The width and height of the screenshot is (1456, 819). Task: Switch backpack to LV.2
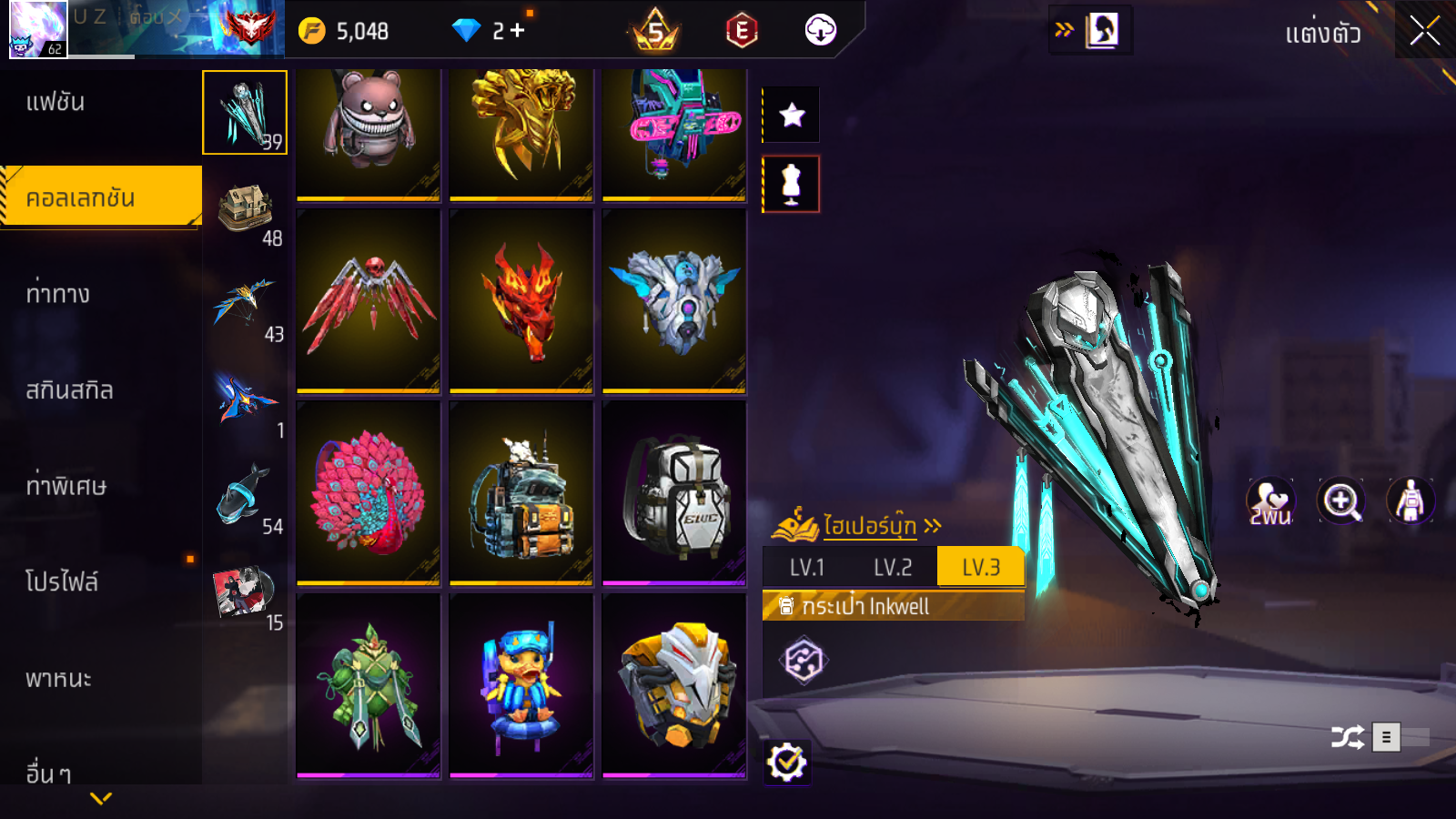point(892,568)
